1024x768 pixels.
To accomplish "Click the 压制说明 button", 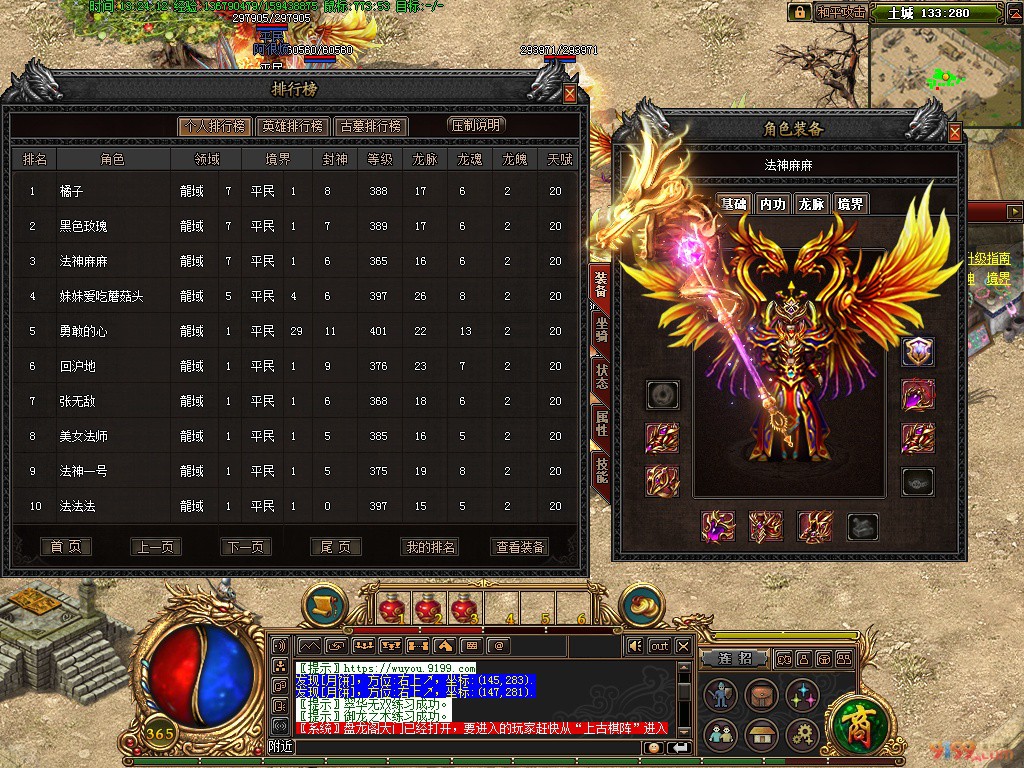I will pos(476,125).
